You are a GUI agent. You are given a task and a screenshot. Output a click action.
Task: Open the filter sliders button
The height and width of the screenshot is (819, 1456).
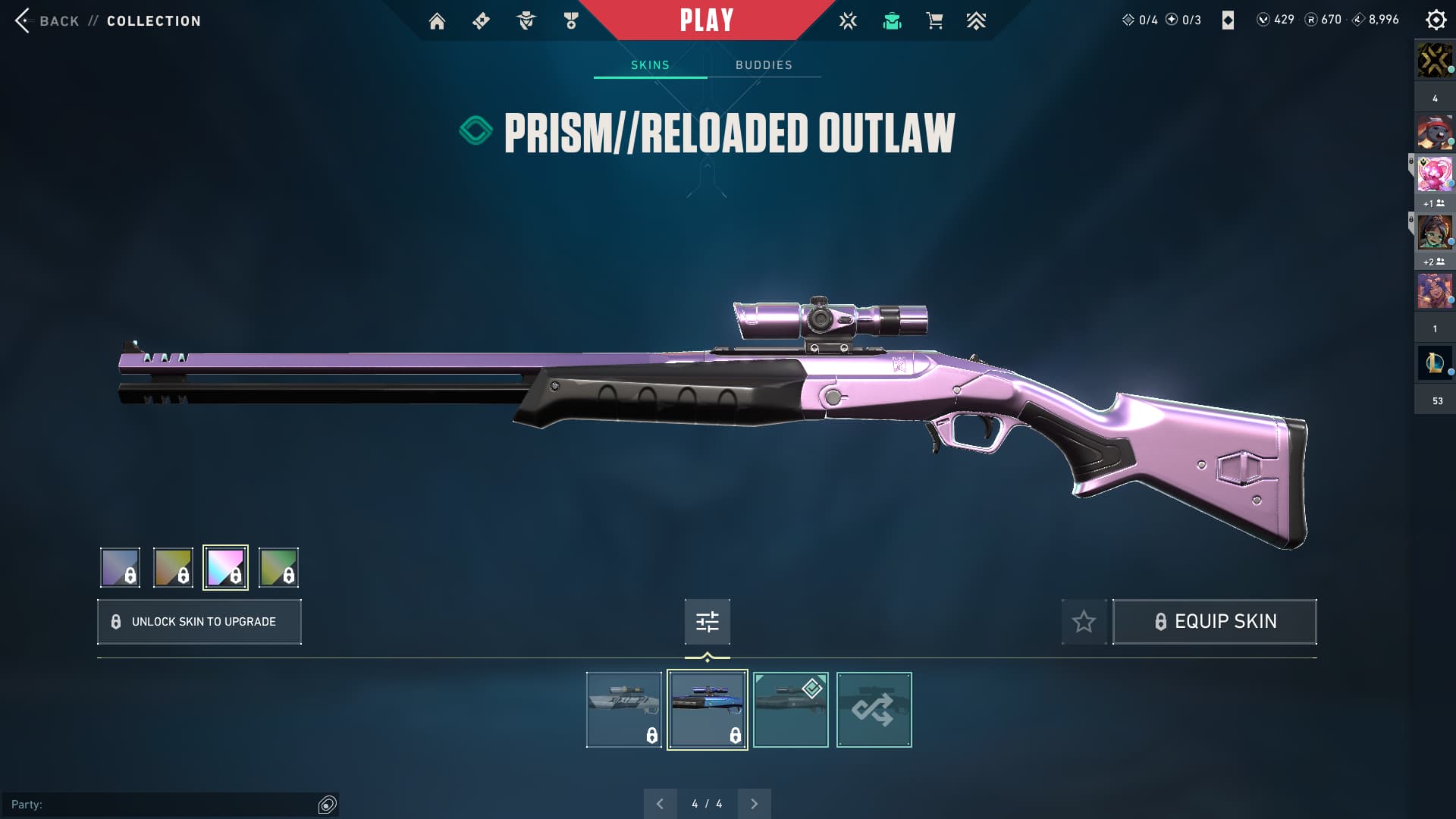tap(707, 622)
